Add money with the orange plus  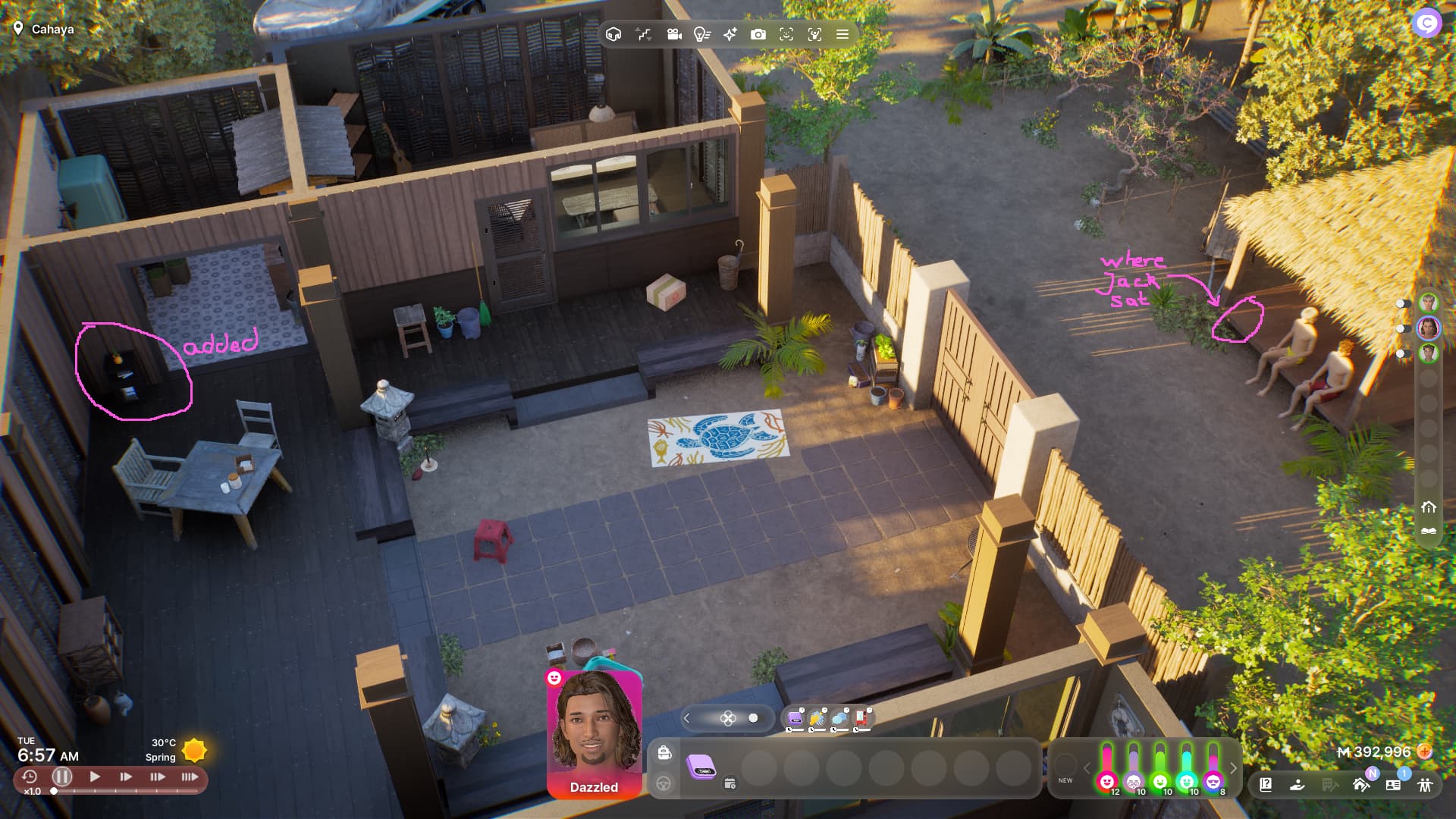pos(1425,752)
